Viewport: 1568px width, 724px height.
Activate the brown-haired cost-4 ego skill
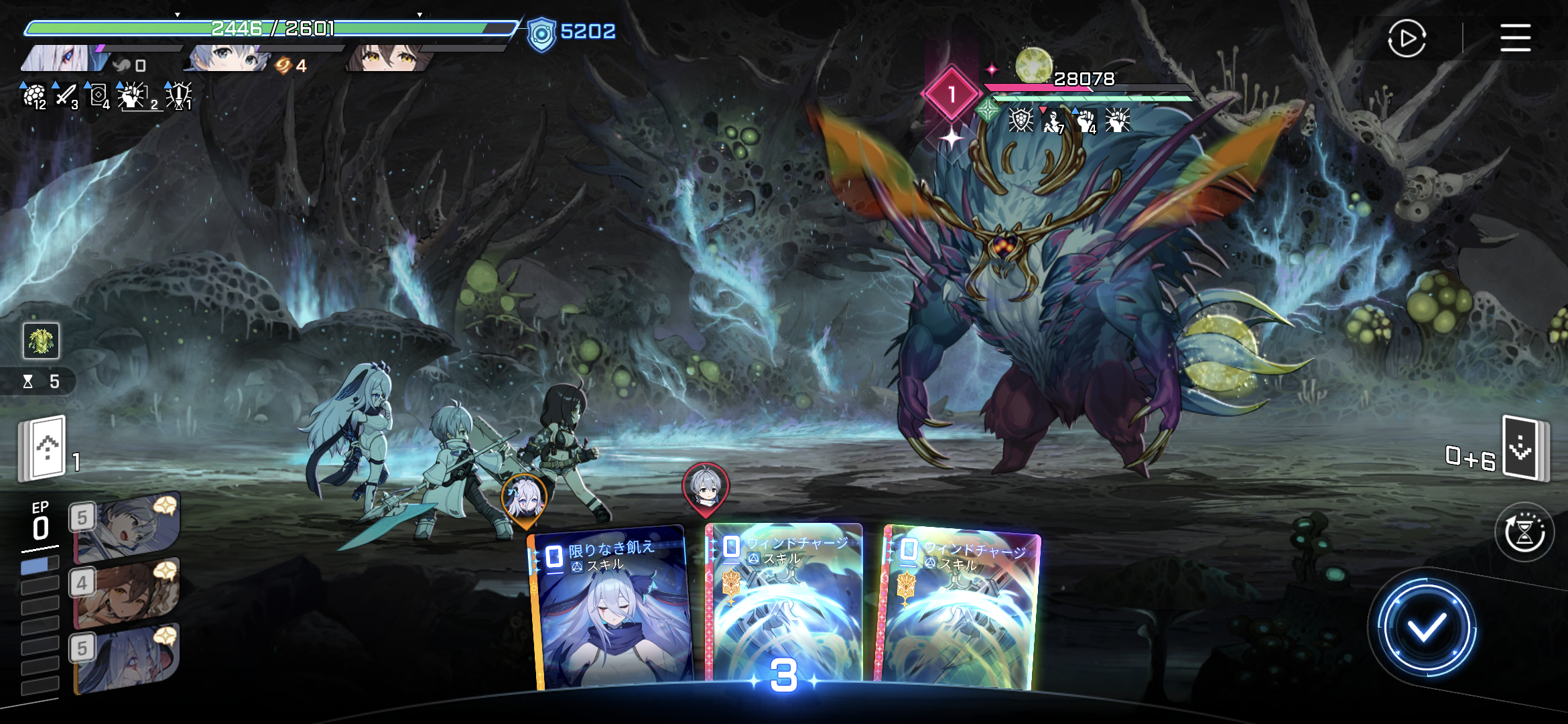click(x=126, y=592)
